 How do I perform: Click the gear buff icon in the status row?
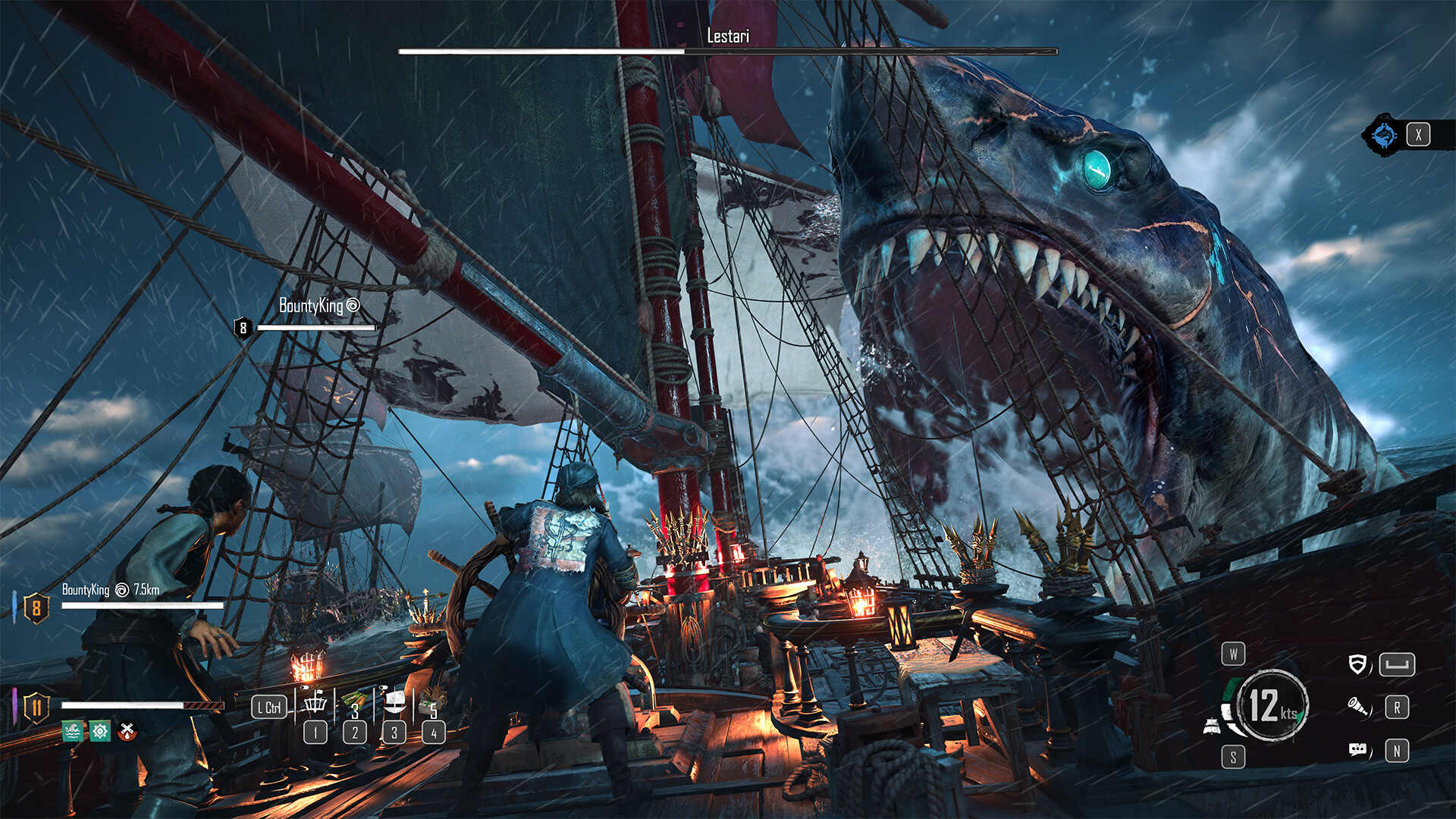tap(101, 731)
